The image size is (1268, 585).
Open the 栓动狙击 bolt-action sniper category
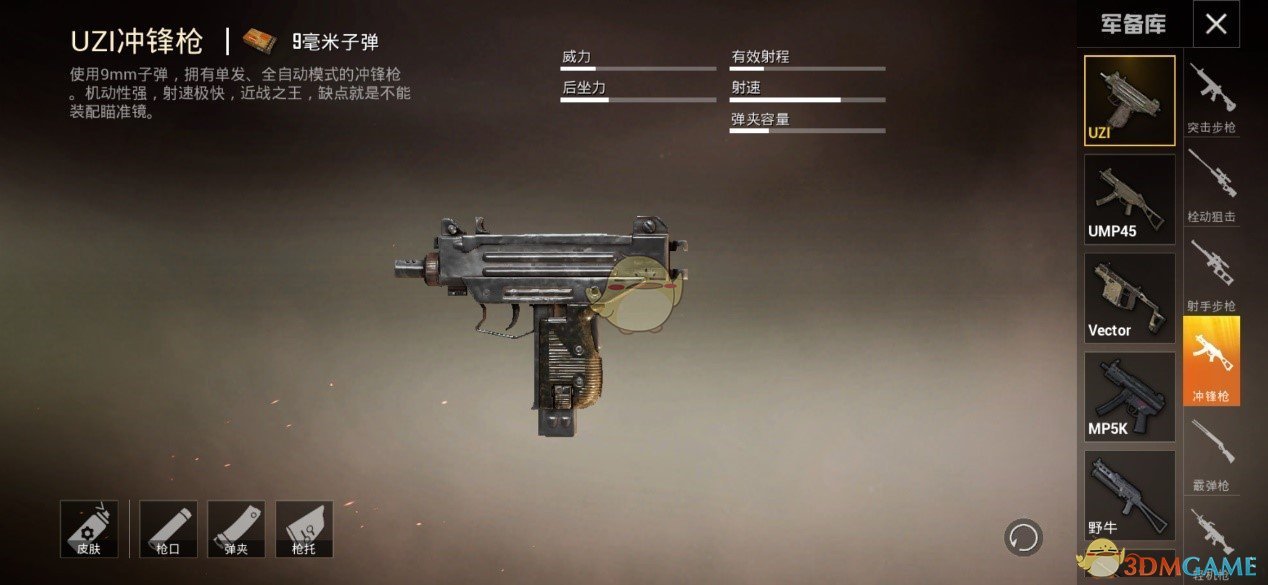click(1211, 185)
